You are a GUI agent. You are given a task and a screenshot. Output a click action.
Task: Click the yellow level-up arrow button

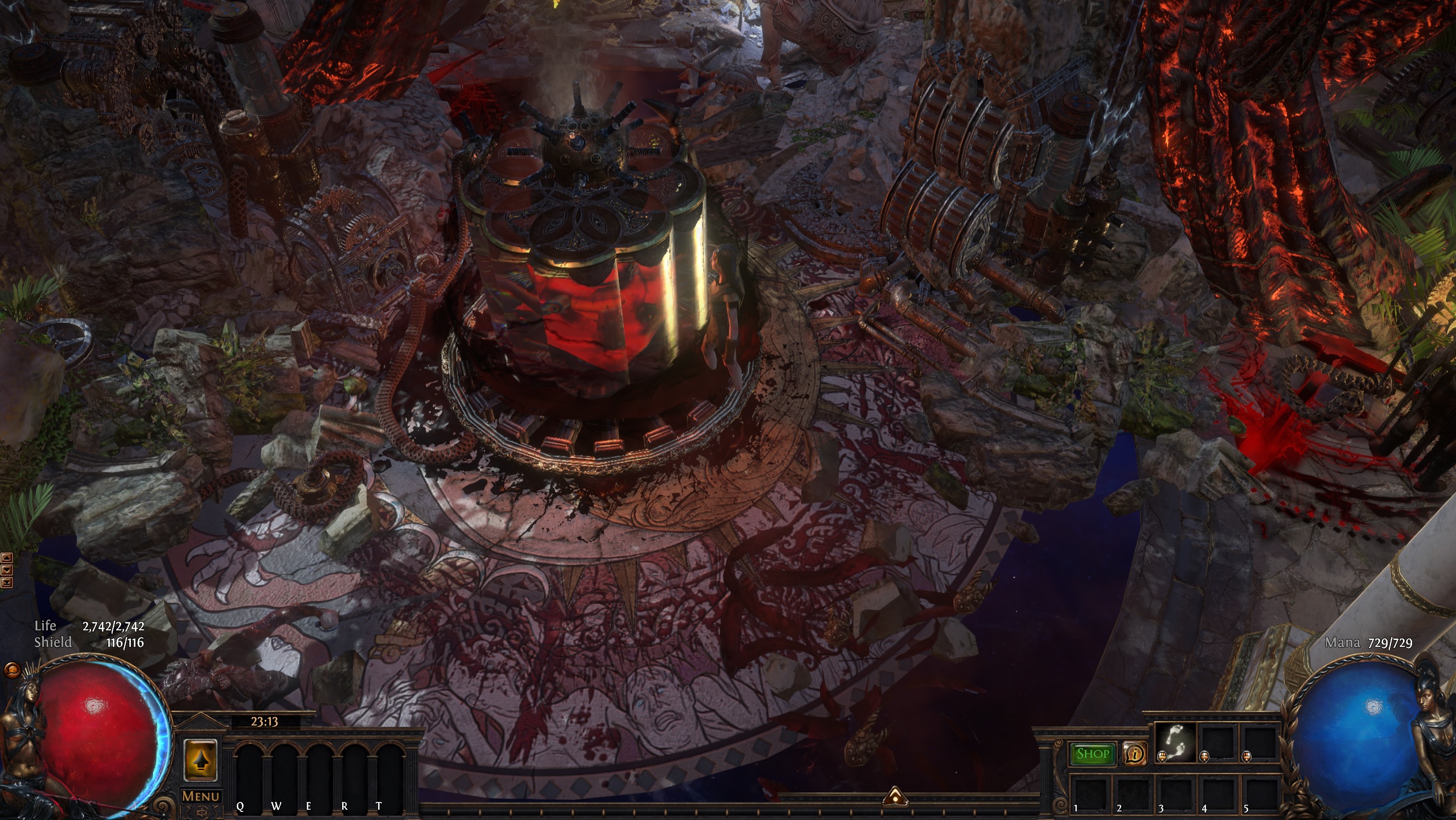click(200, 760)
